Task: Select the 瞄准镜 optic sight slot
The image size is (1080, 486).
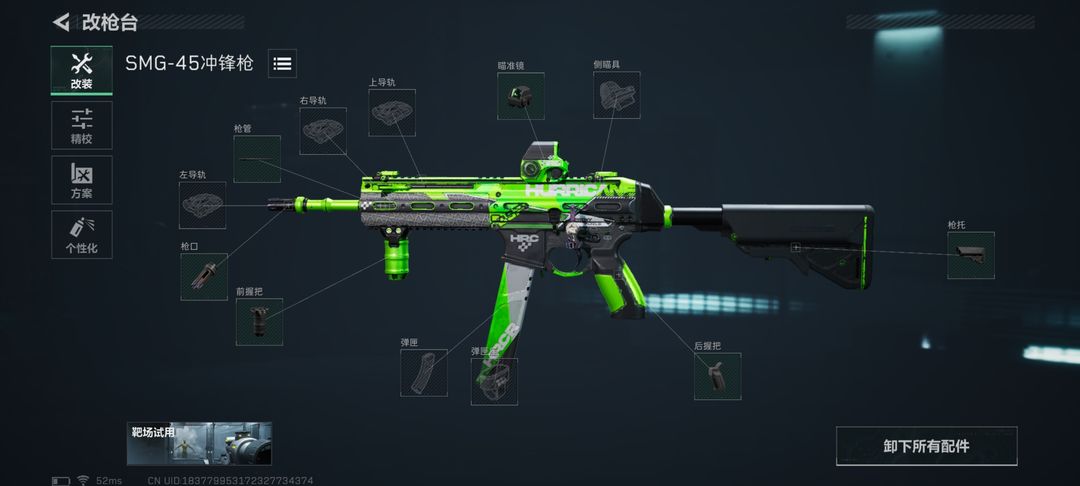Action: click(521, 97)
